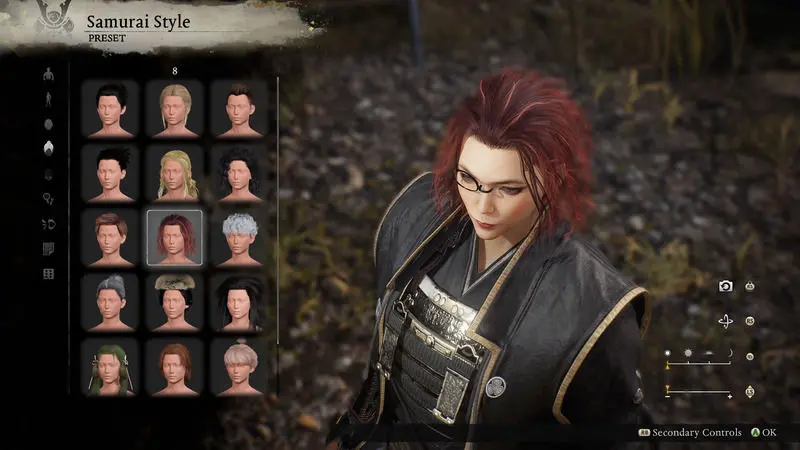Screen dimensions: 800x450
Task: Click the rotate view icon
Action: pyautogui.click(x=726, y=321)
